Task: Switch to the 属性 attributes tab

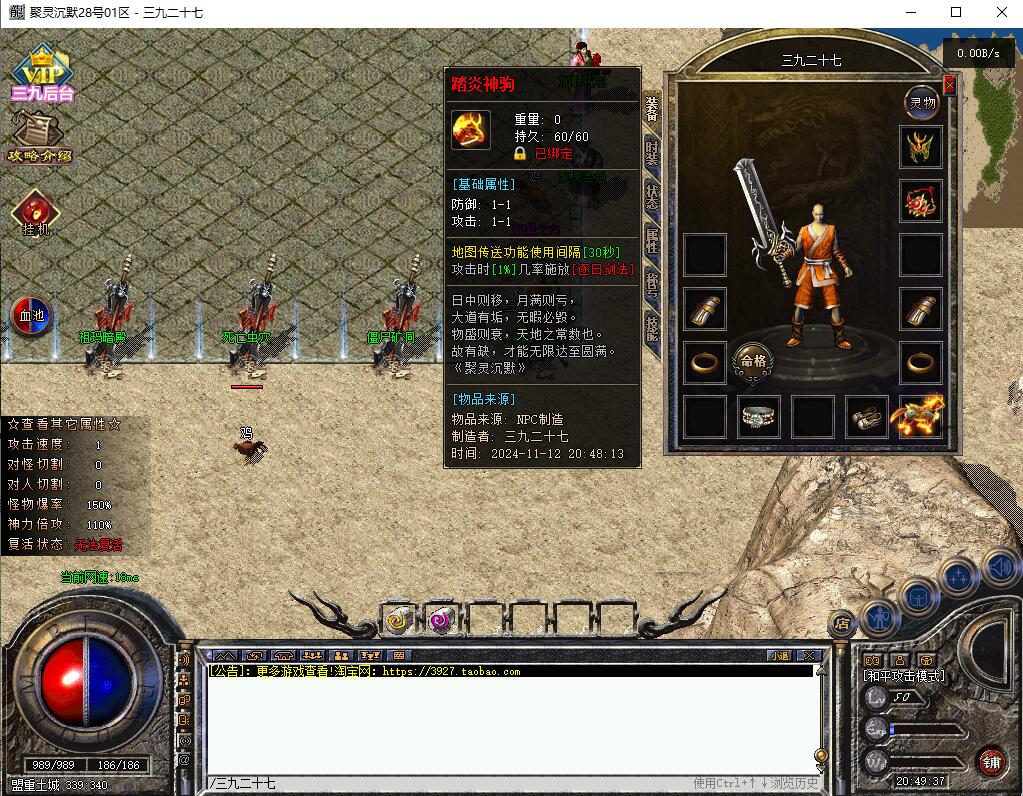Action: click(652, 241)
